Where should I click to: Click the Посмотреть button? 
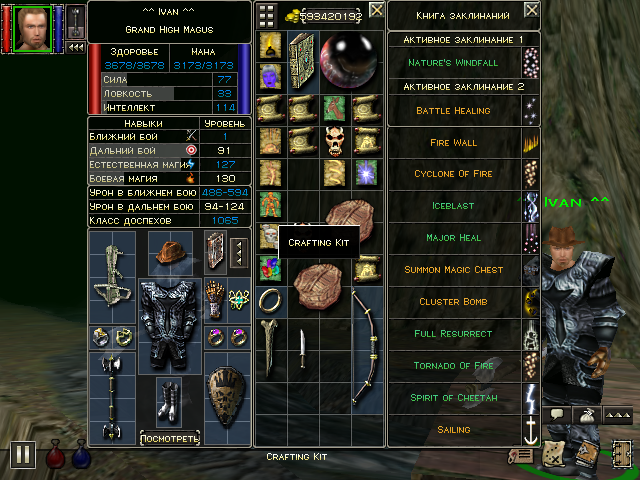169,438
